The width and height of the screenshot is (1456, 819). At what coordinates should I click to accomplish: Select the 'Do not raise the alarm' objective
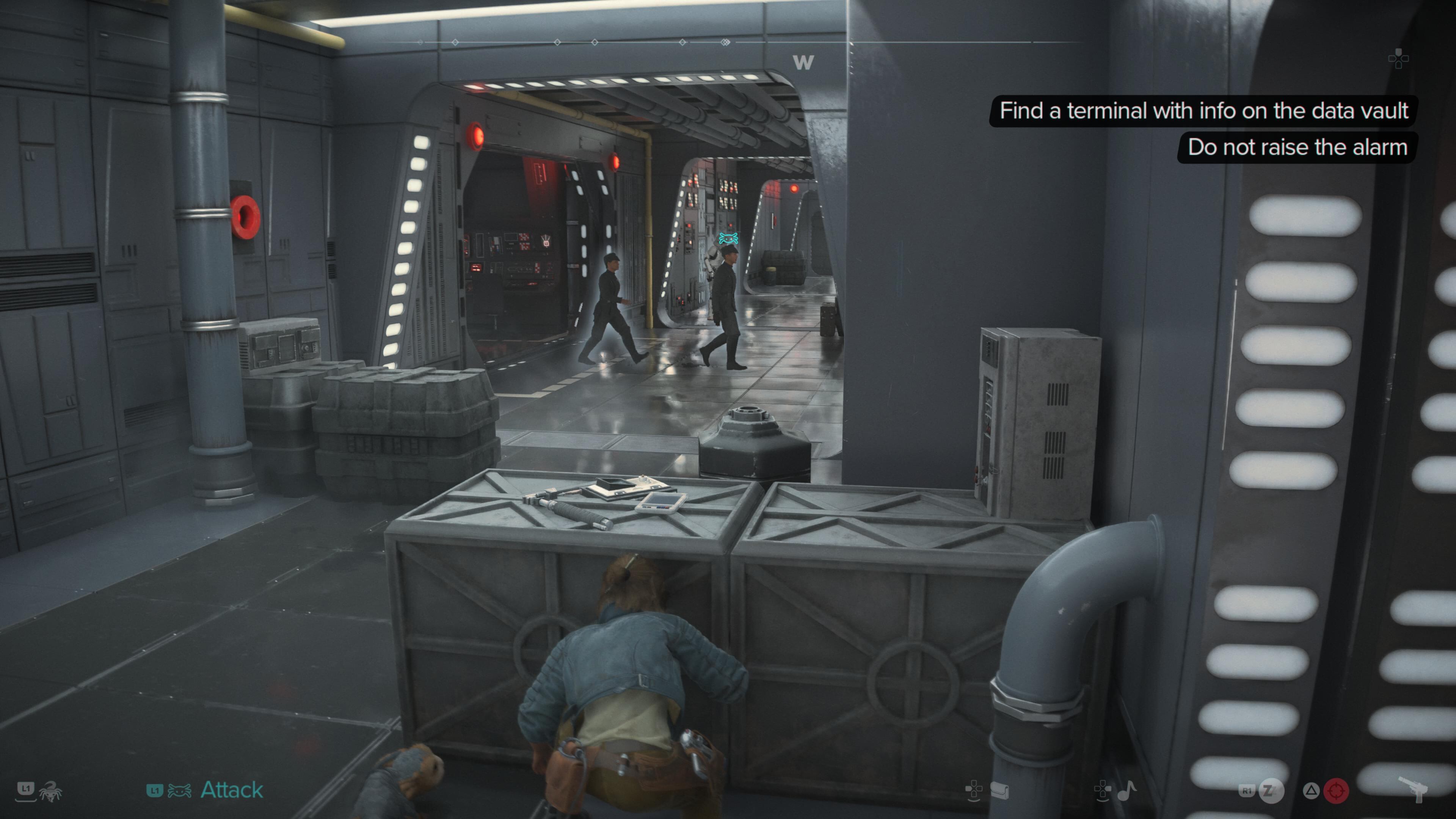coord(1297,147)
